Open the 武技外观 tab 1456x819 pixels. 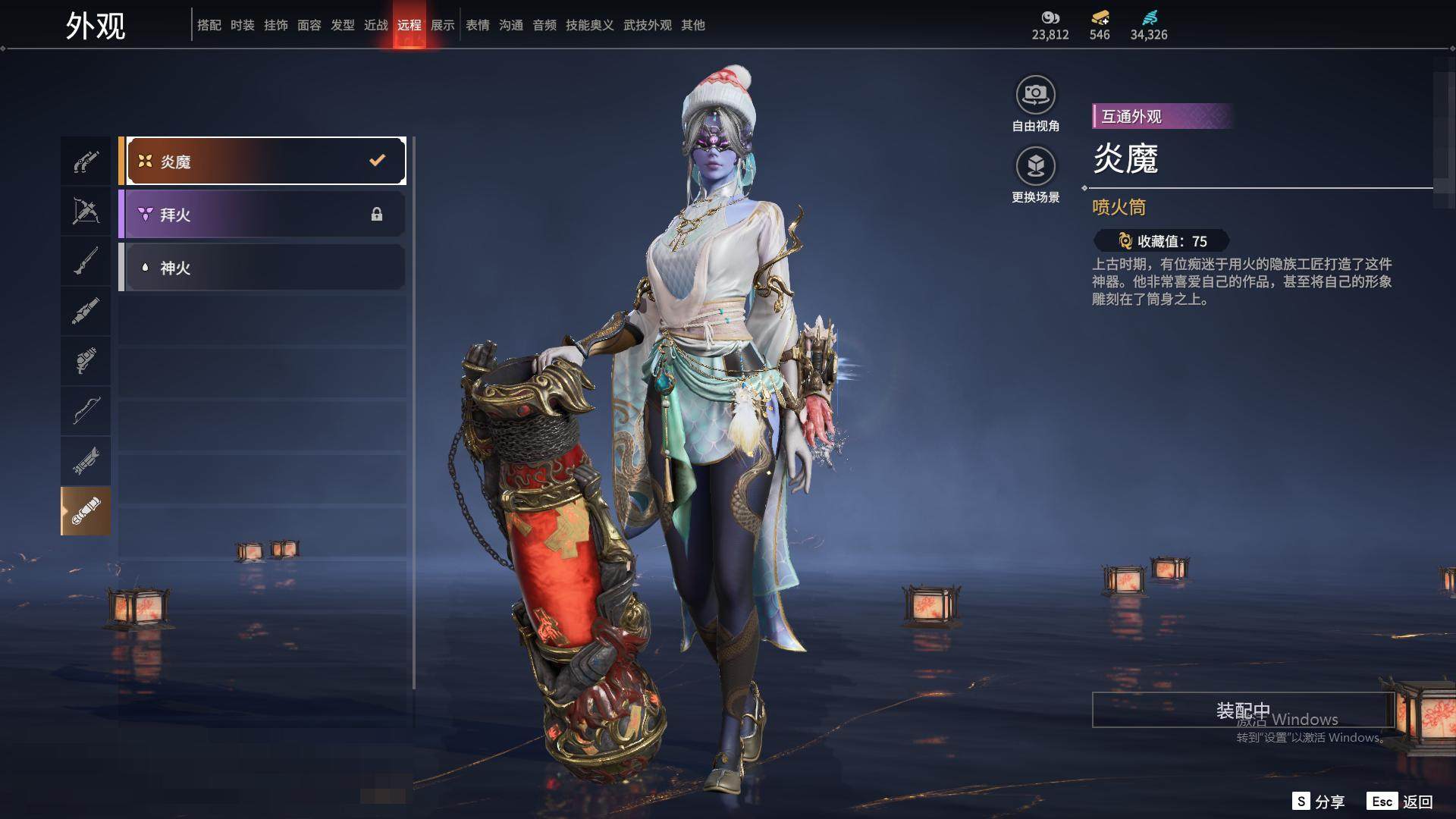(648, 25)
